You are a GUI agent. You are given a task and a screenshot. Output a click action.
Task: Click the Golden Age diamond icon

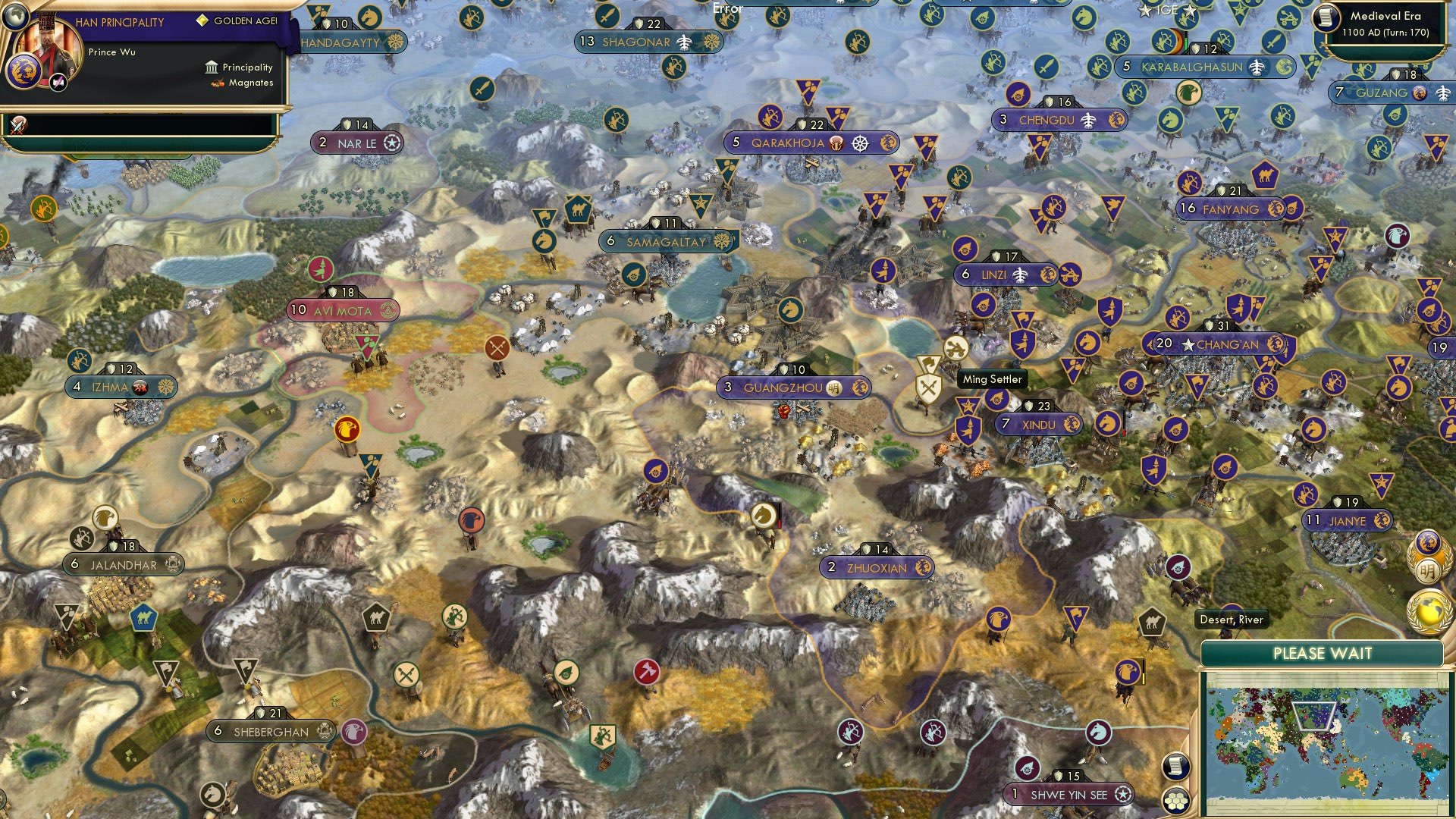(x=202, y=20)
